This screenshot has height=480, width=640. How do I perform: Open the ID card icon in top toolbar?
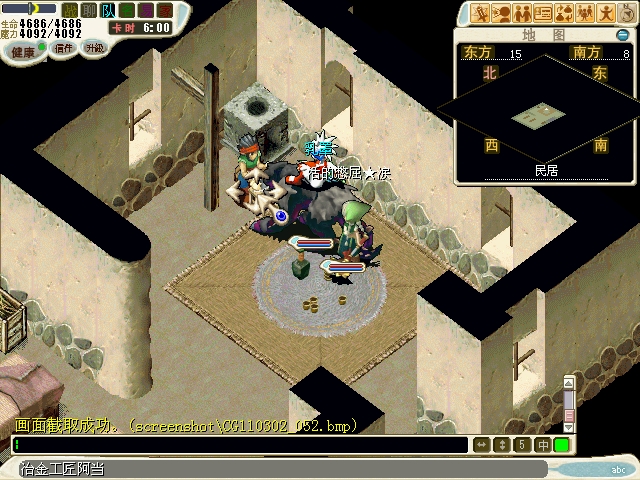tap(543, 13)
